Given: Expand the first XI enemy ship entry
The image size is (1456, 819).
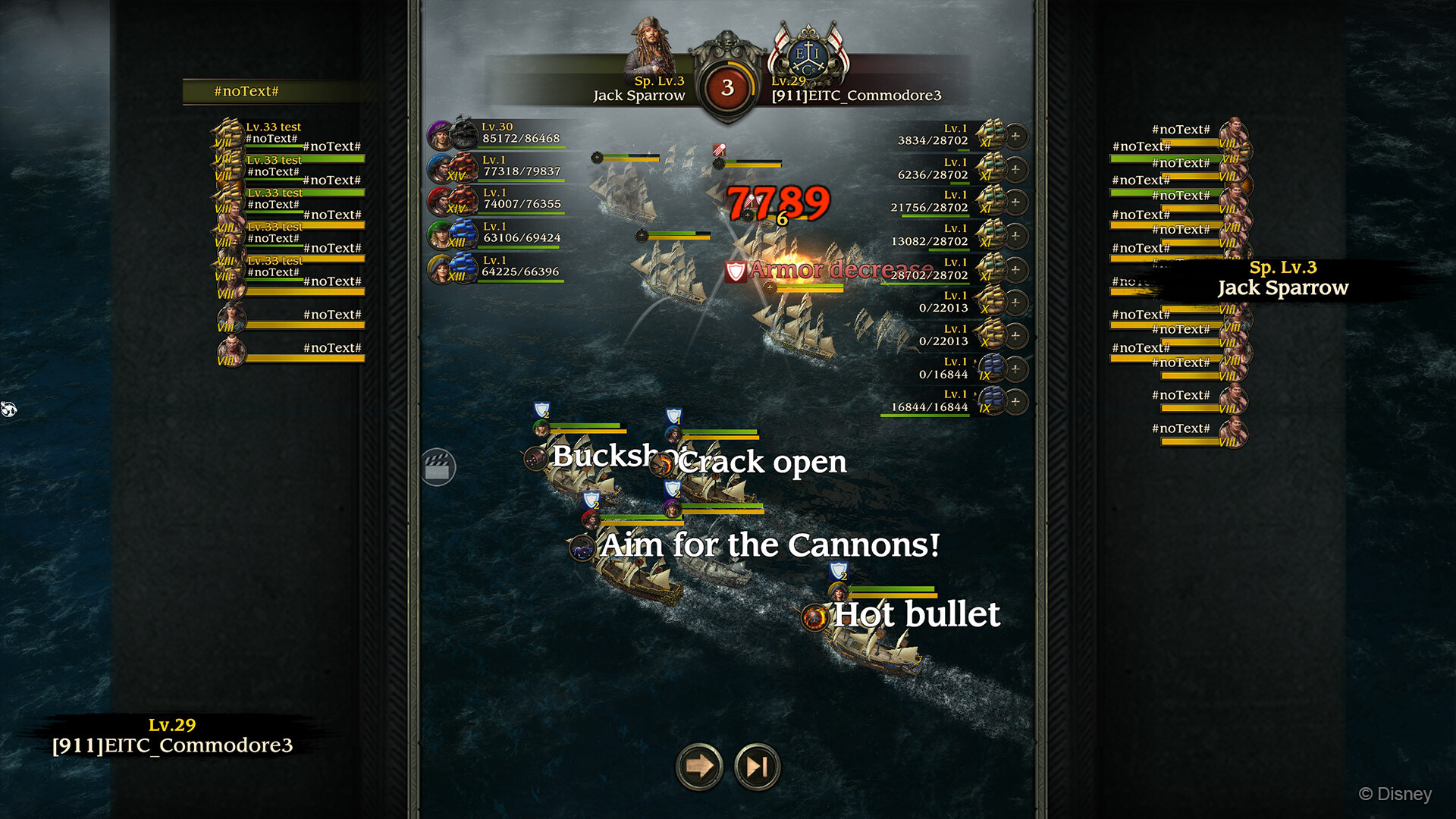Looking at the screenshot, I should click(1014, 137).
